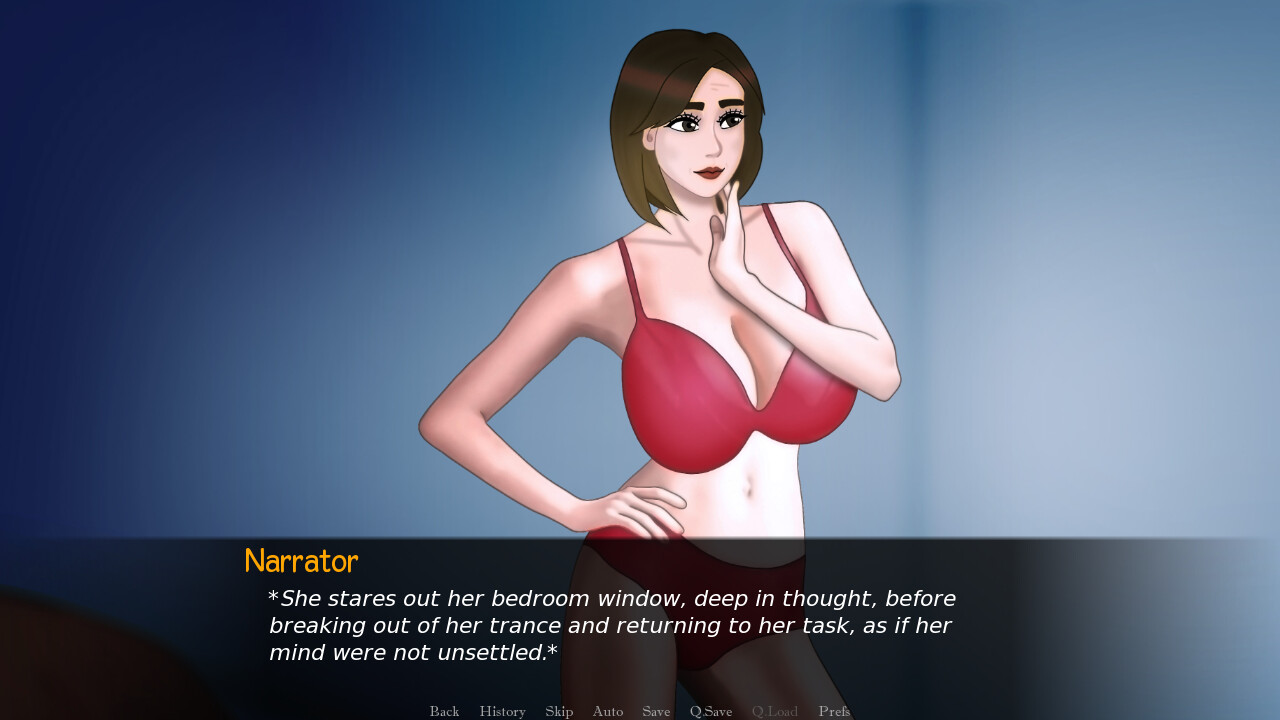
Task: Open the dialogue History log
Action: 502,711
